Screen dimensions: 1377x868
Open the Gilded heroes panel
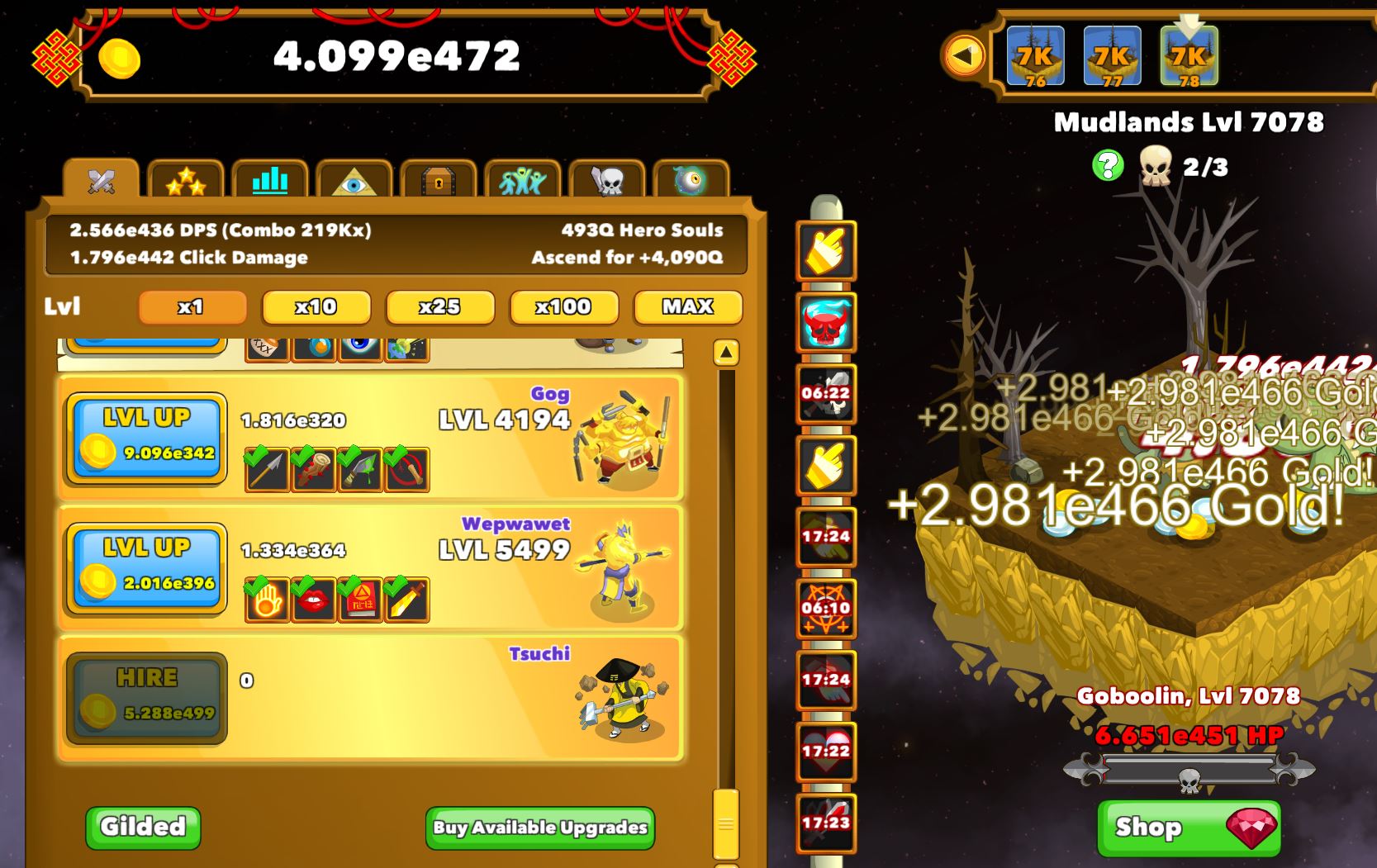click(x=143, y=827)
